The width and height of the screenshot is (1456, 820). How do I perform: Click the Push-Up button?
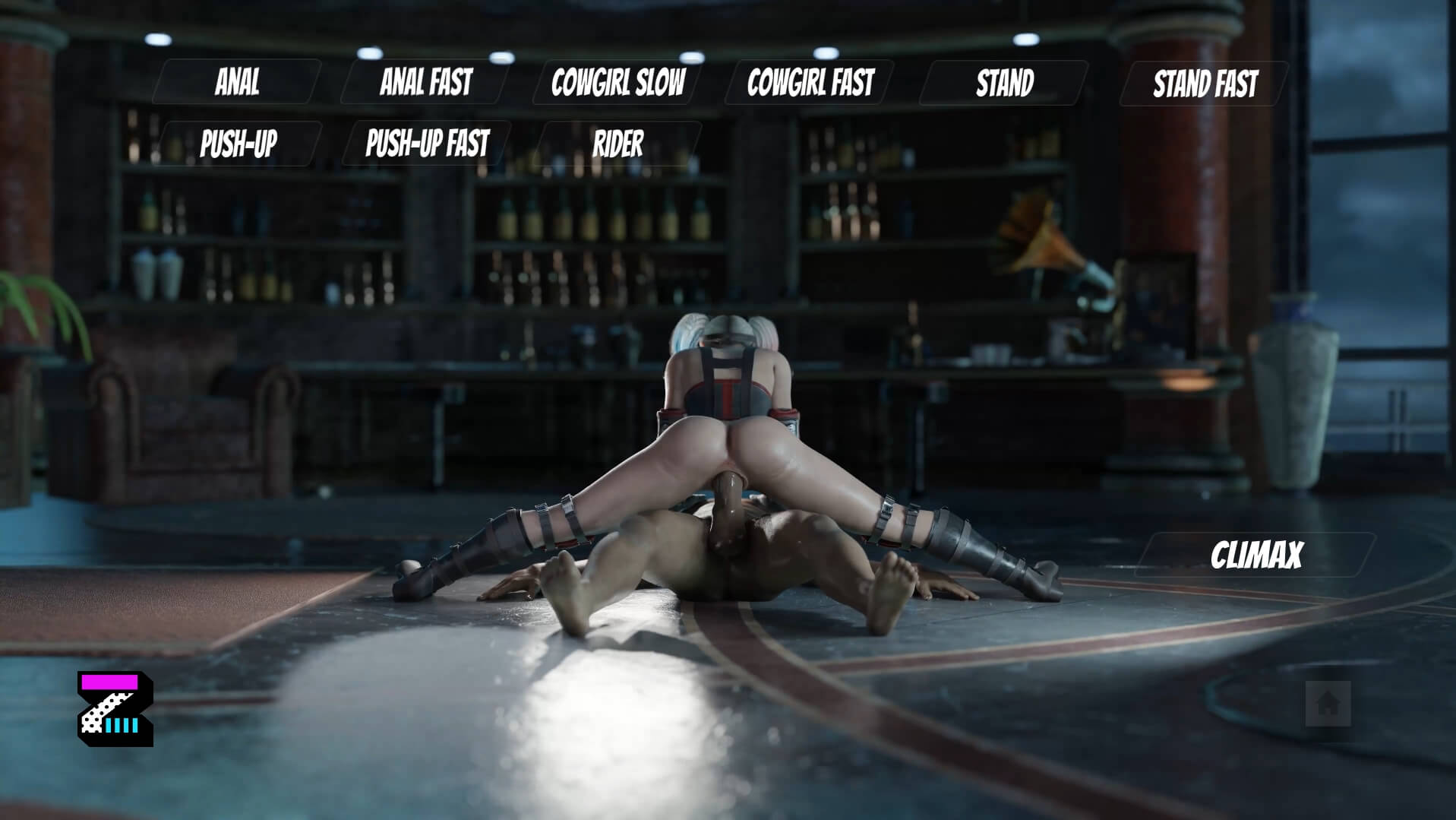(x=238, y=144)
